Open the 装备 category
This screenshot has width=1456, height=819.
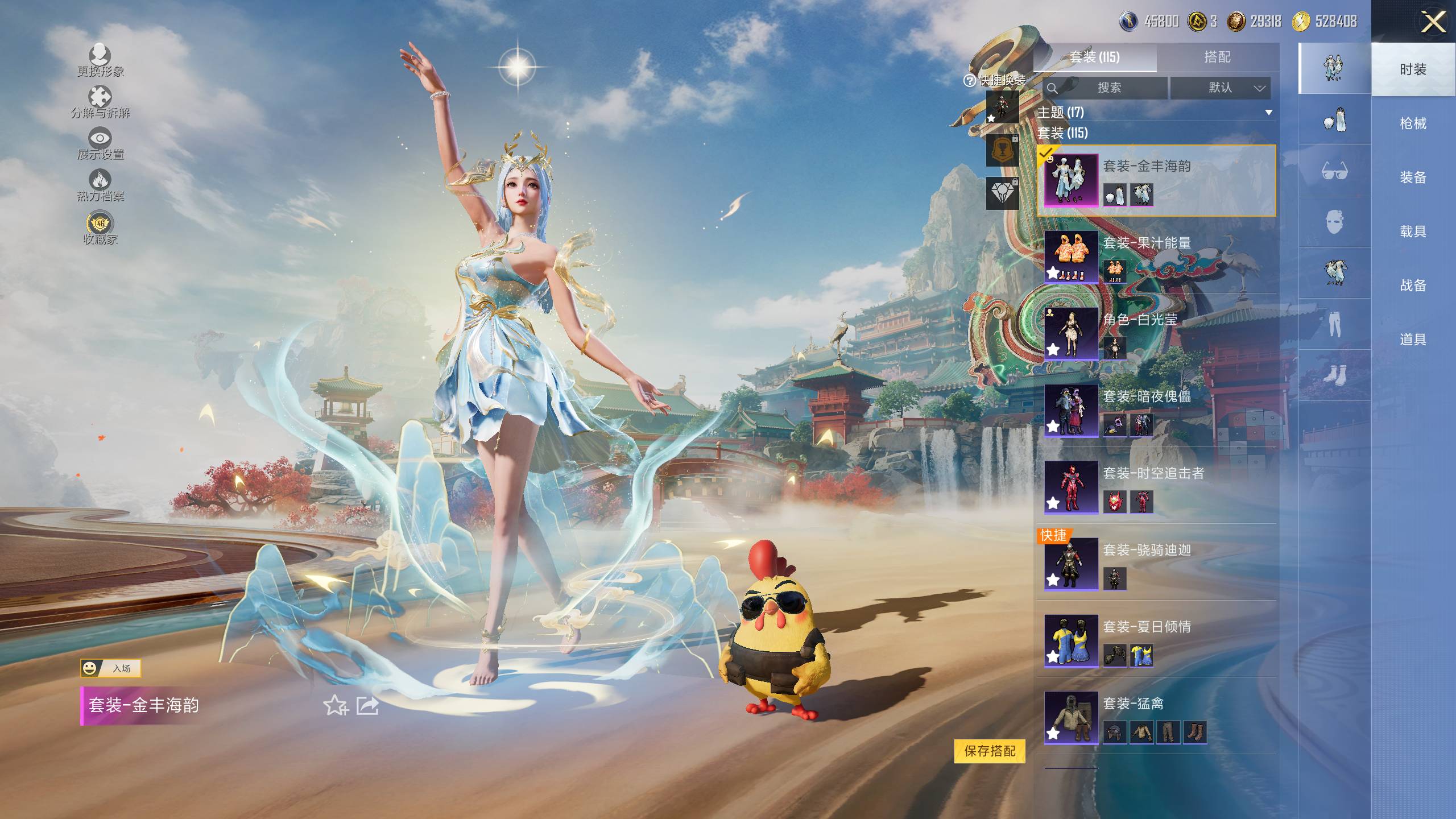[1413, 177]
